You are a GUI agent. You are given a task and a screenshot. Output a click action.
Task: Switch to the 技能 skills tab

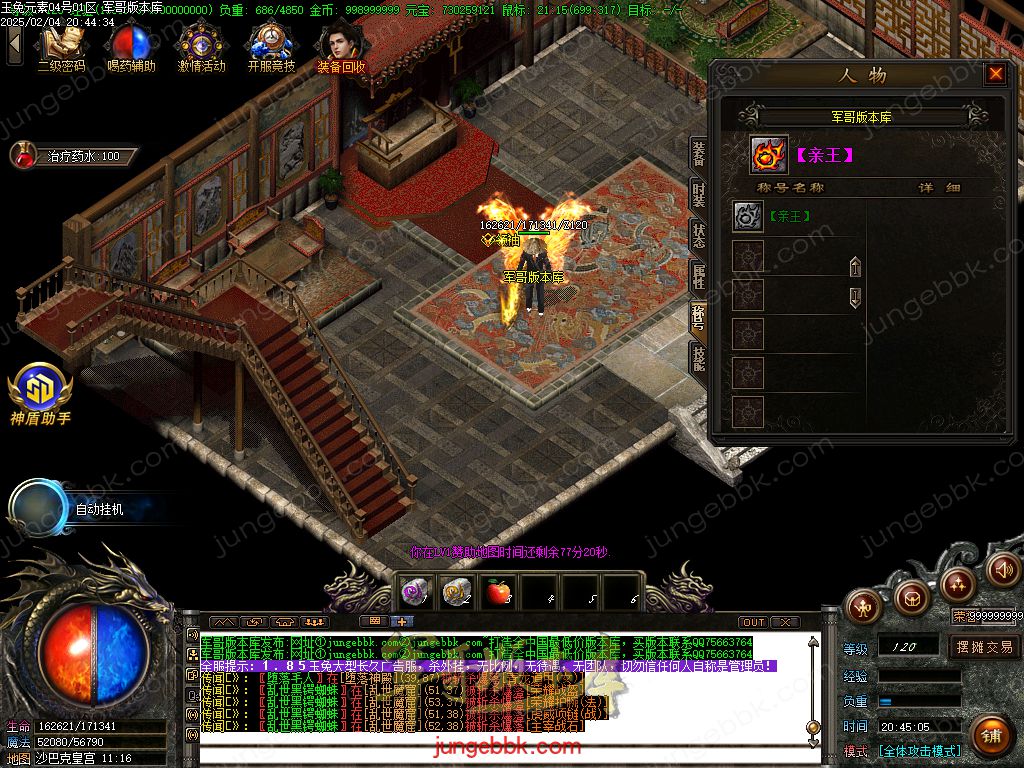(x=698, y=357)
